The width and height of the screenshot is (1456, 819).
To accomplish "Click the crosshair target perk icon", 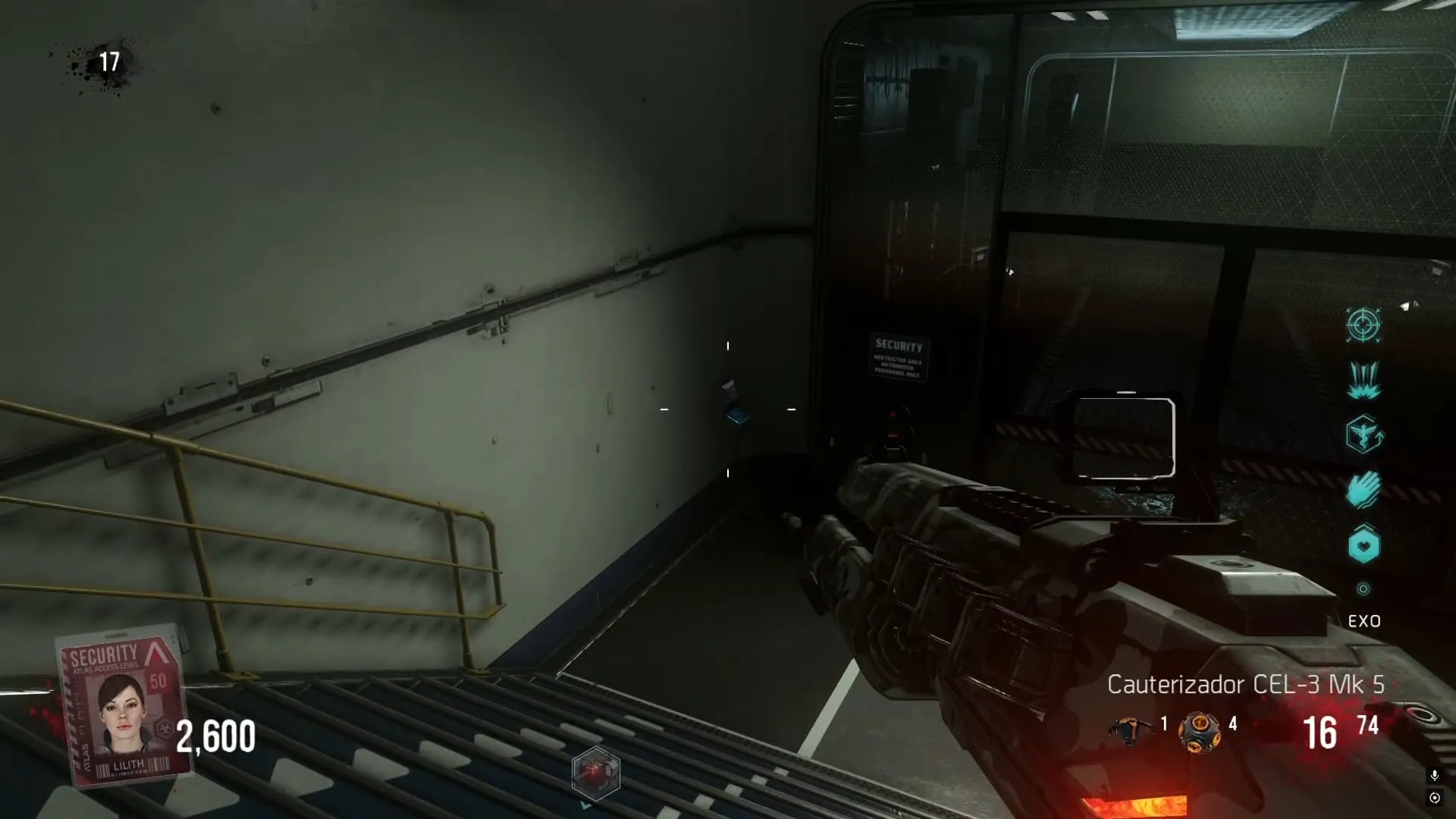I will (x=1363, y=325).
